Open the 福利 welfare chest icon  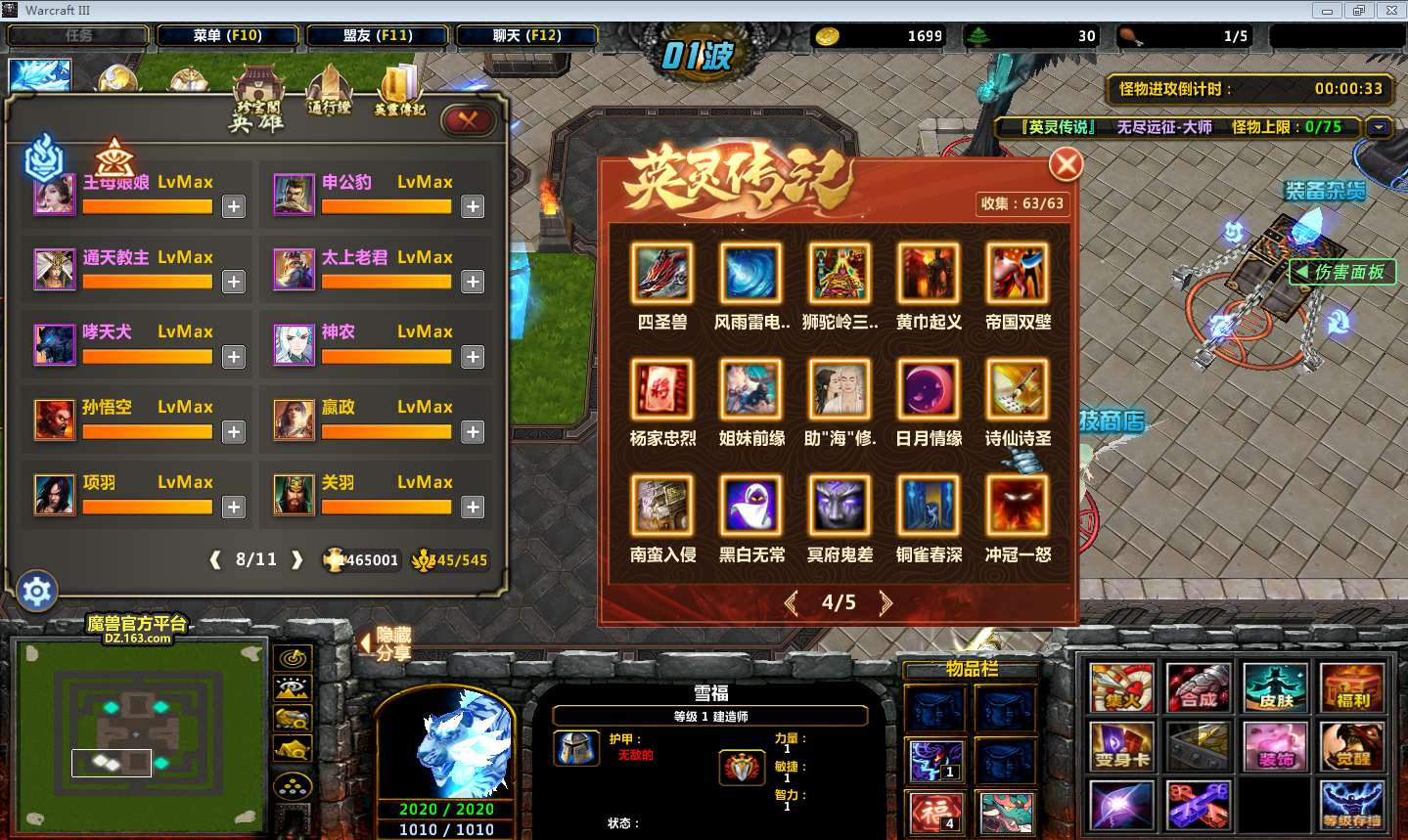click(x=1352, y=687)
